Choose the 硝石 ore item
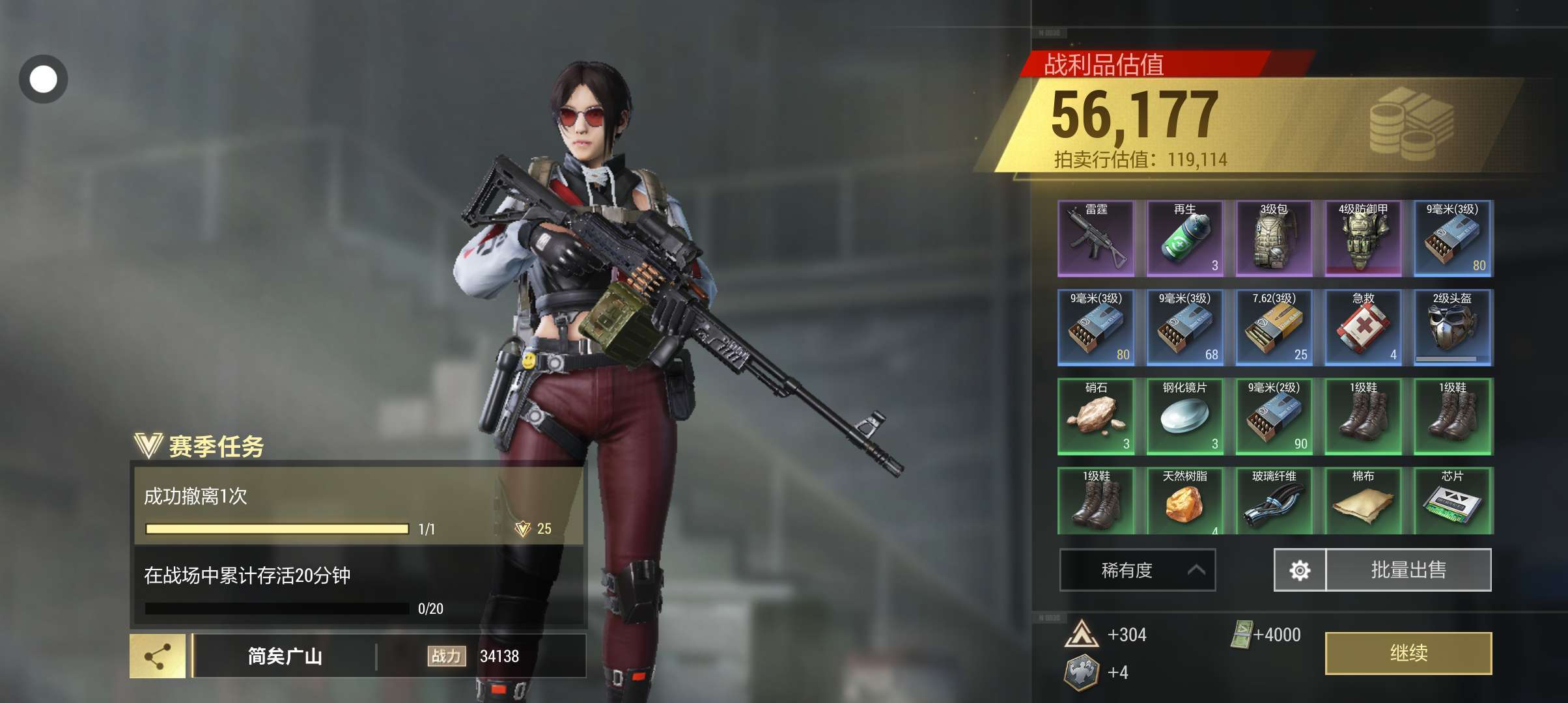 point(1096,417)
